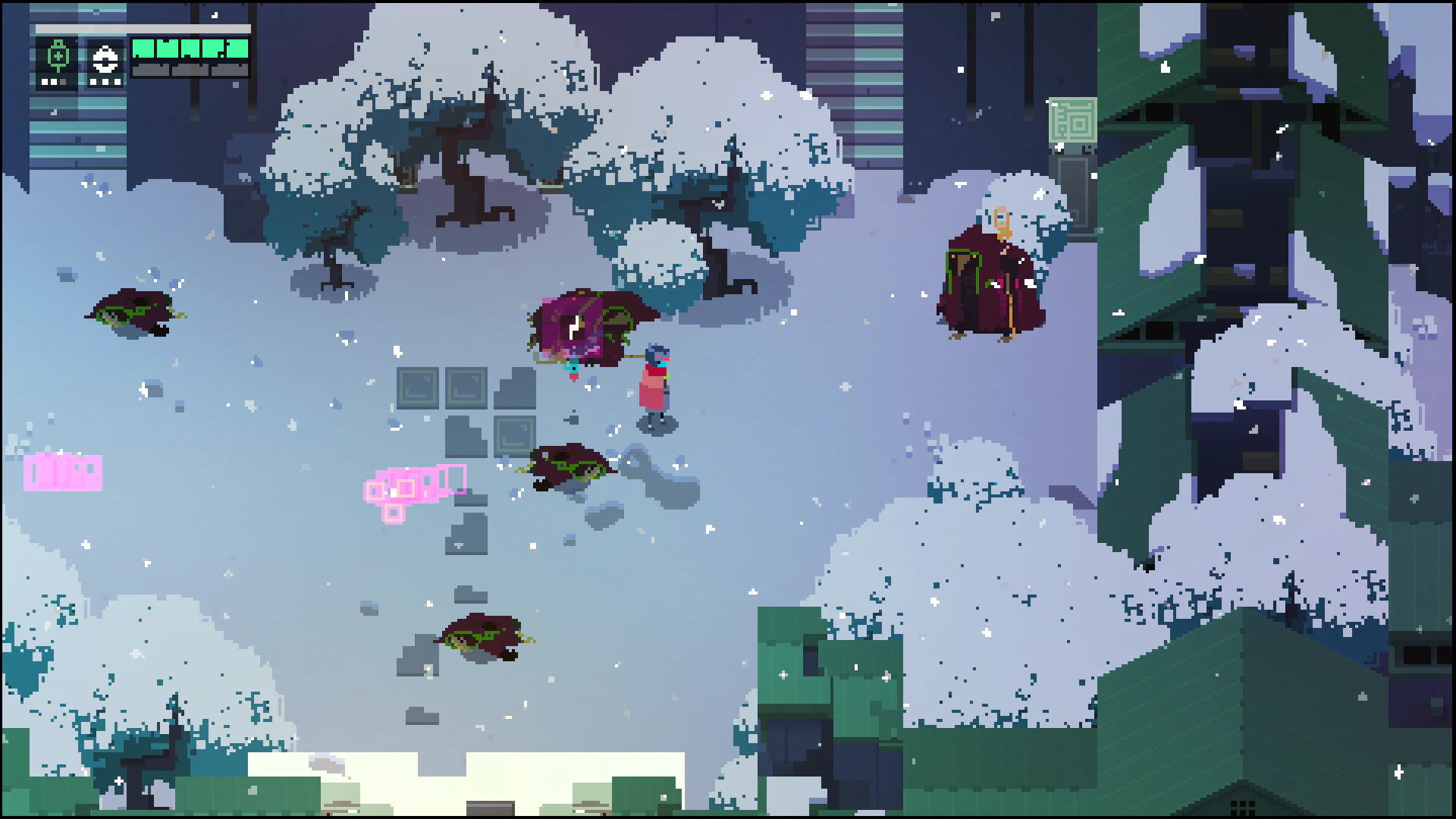
Task: Click a gray energy cell below the health cells
Action: click(x=152, y=71)
